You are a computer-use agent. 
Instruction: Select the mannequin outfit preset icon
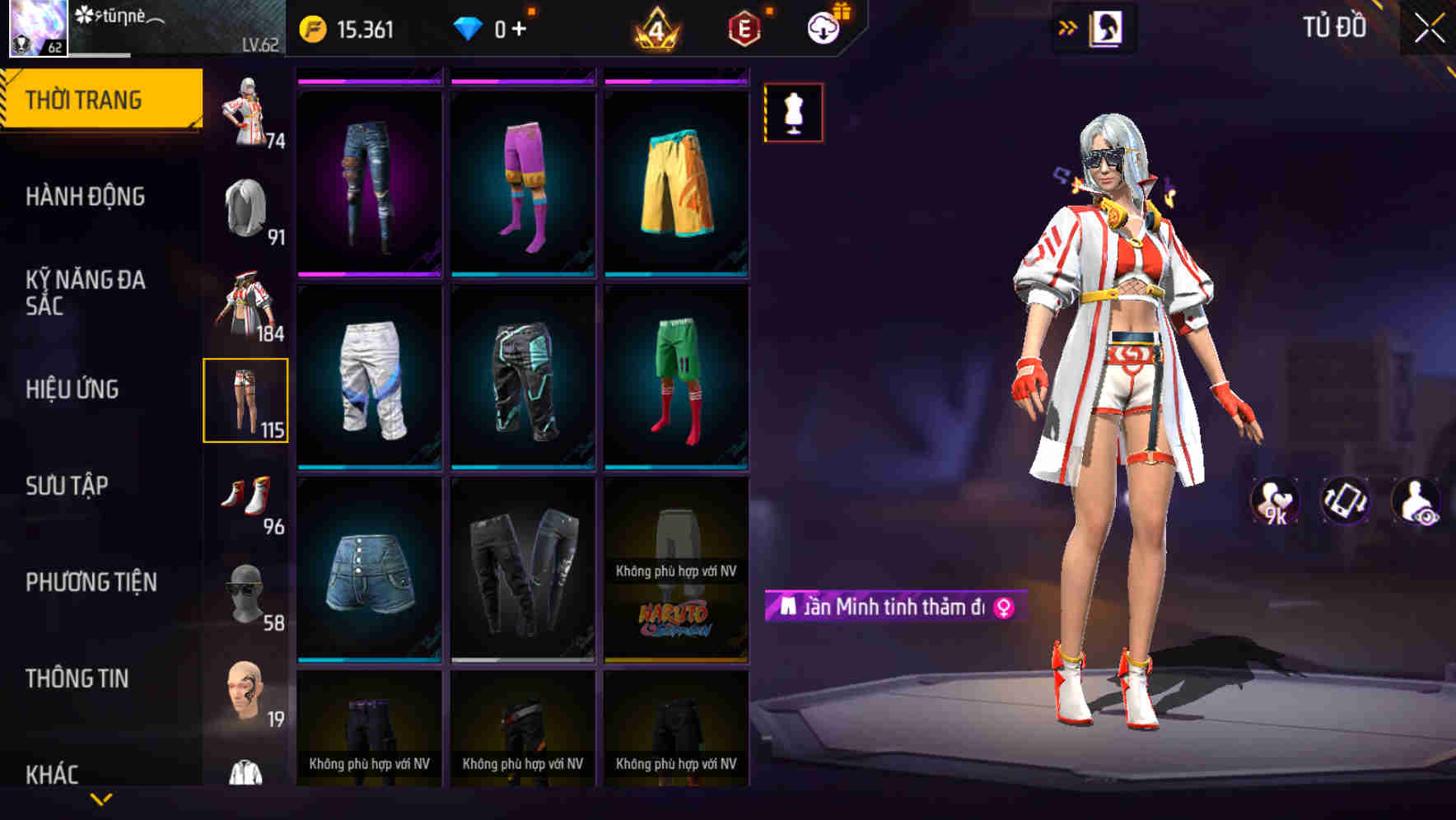[x=792, y=112]
